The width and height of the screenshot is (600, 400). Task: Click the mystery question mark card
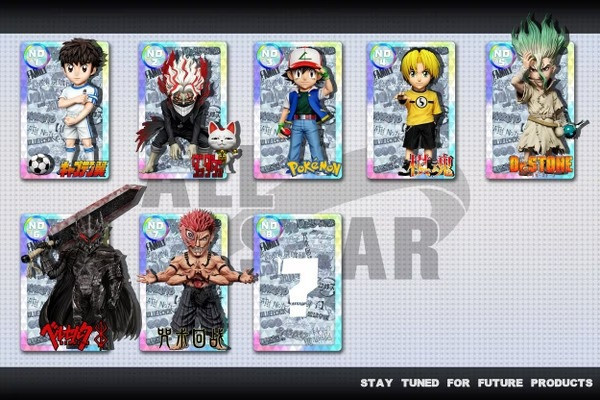pos(298,282)
